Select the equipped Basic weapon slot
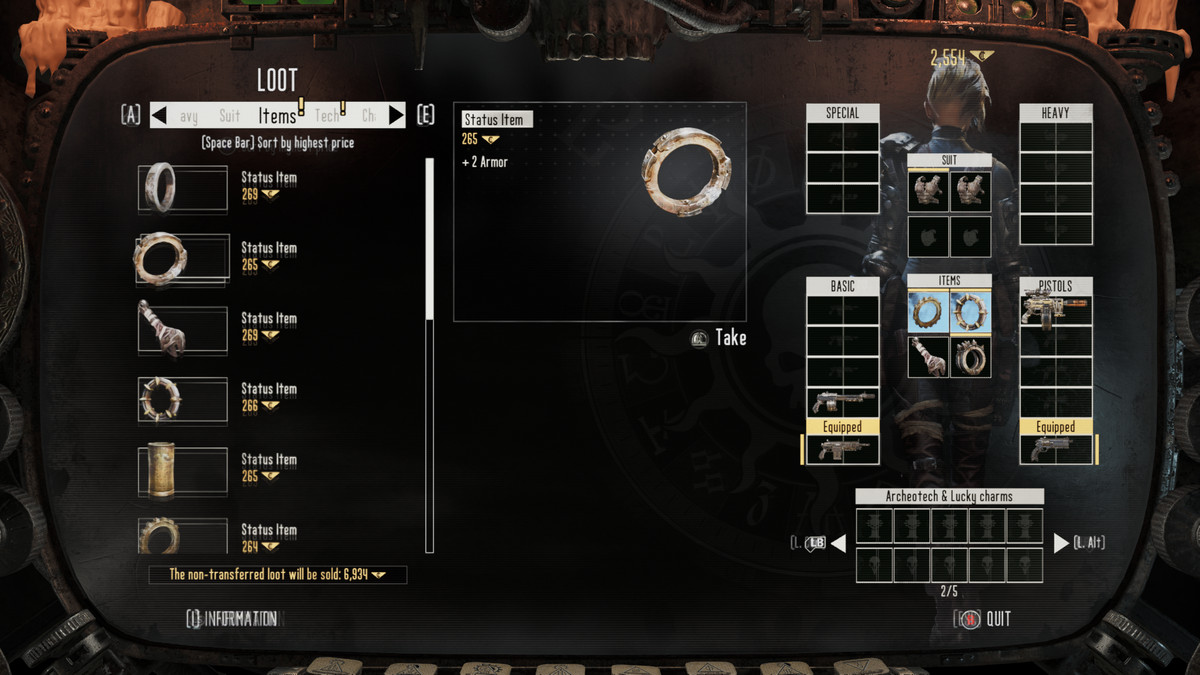This screenshot has width=1200, height=675. tap(842, 449)
